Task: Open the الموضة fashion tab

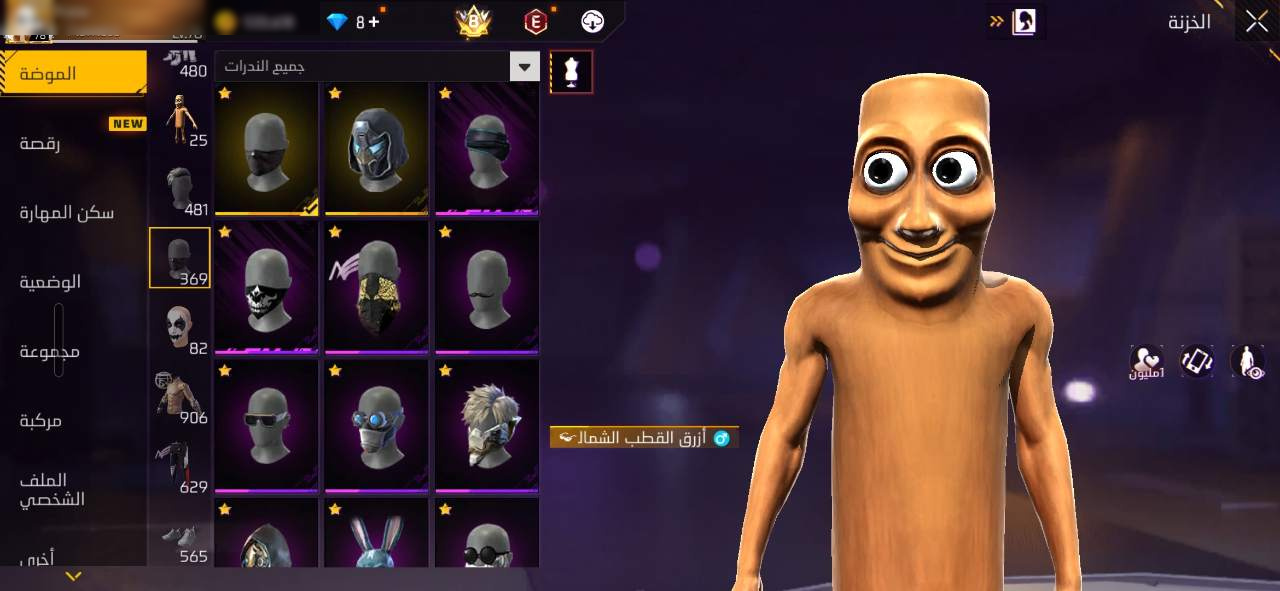Action: 72,73
